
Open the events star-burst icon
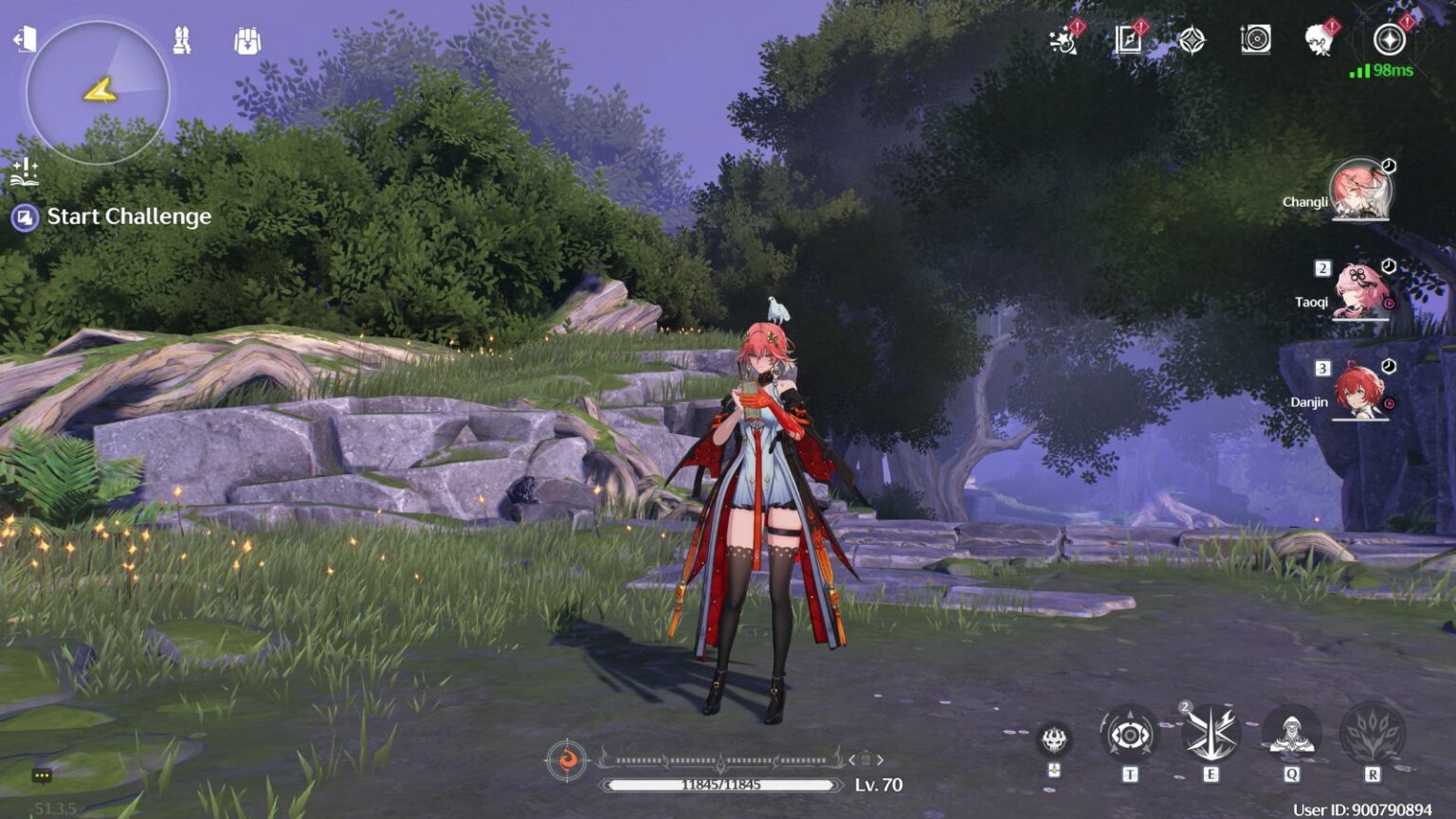click(1064, 41)
